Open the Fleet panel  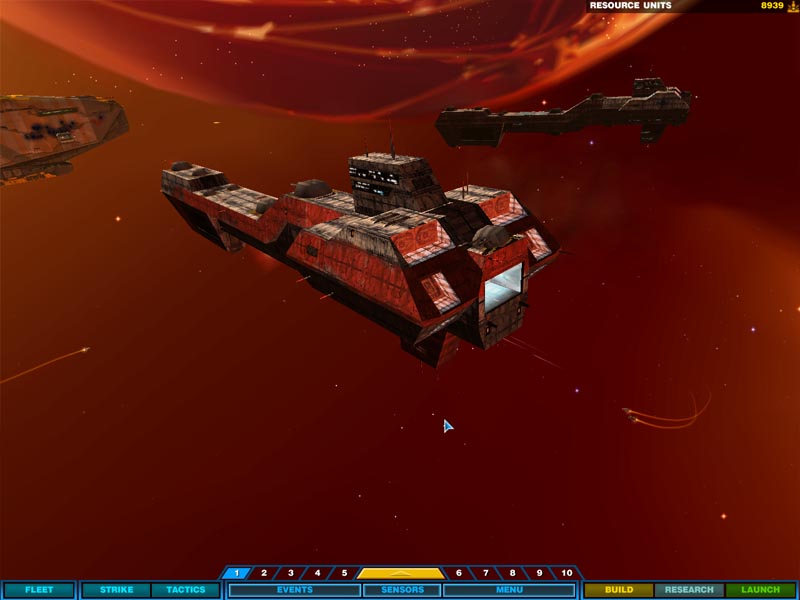[39, 590]
